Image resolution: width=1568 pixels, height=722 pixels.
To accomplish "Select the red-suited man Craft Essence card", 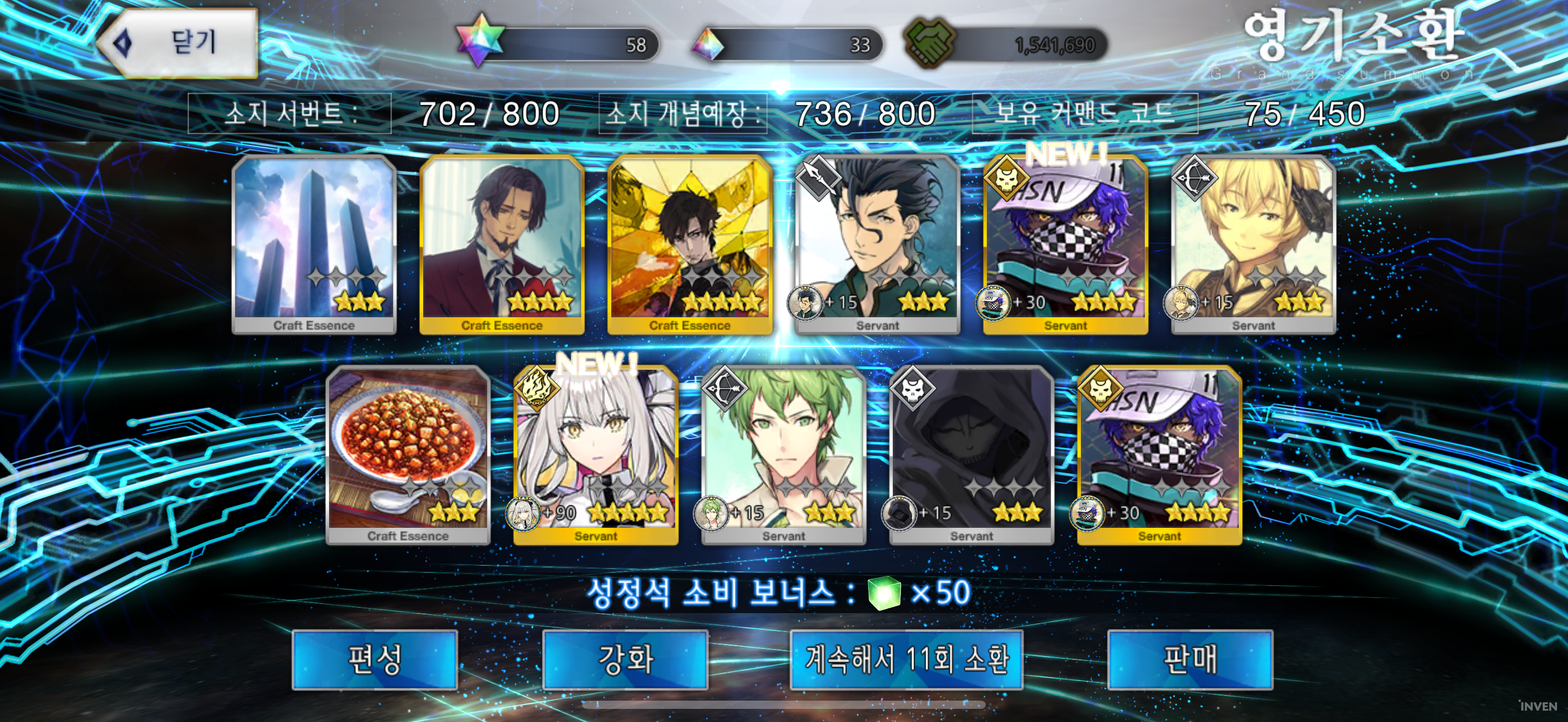I will click(x=501, y=243).
